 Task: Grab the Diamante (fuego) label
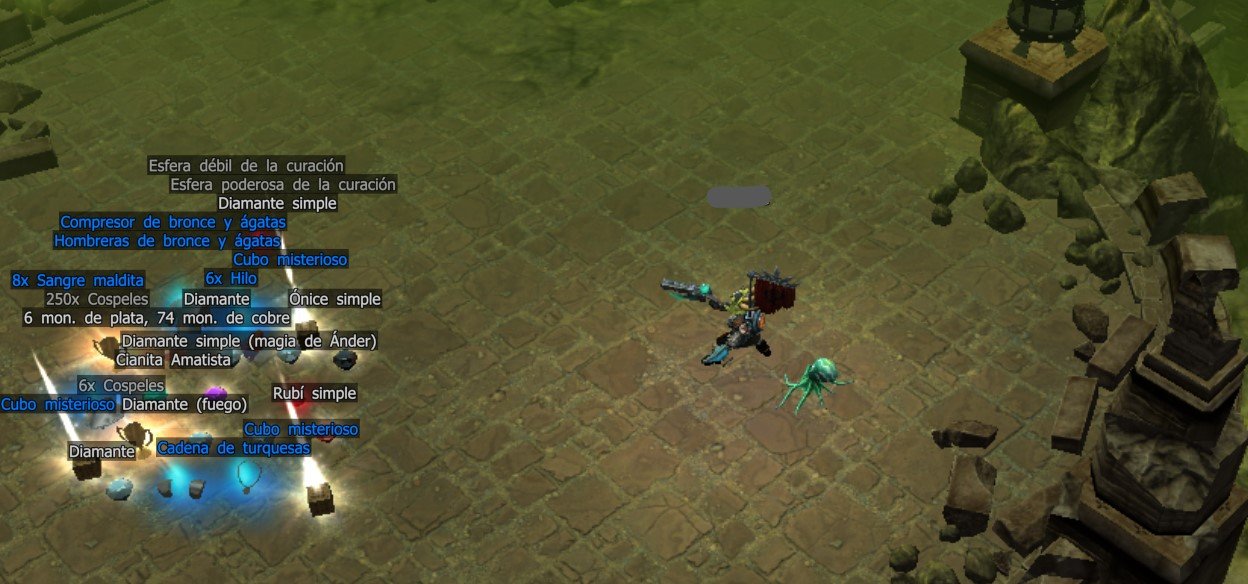coord(184,404)
